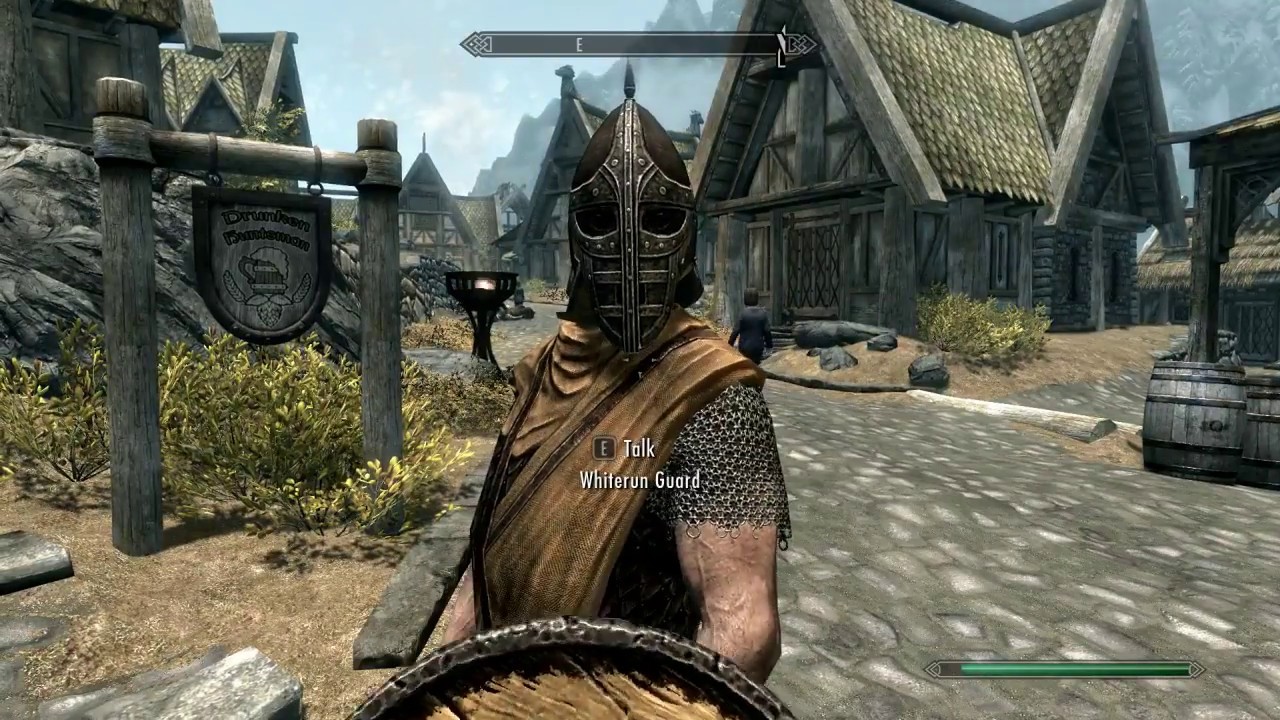The width and height of the screenshot is (1280, 720).
Task: Click the E key prompt icon
Action: click(x=603, y=449)
